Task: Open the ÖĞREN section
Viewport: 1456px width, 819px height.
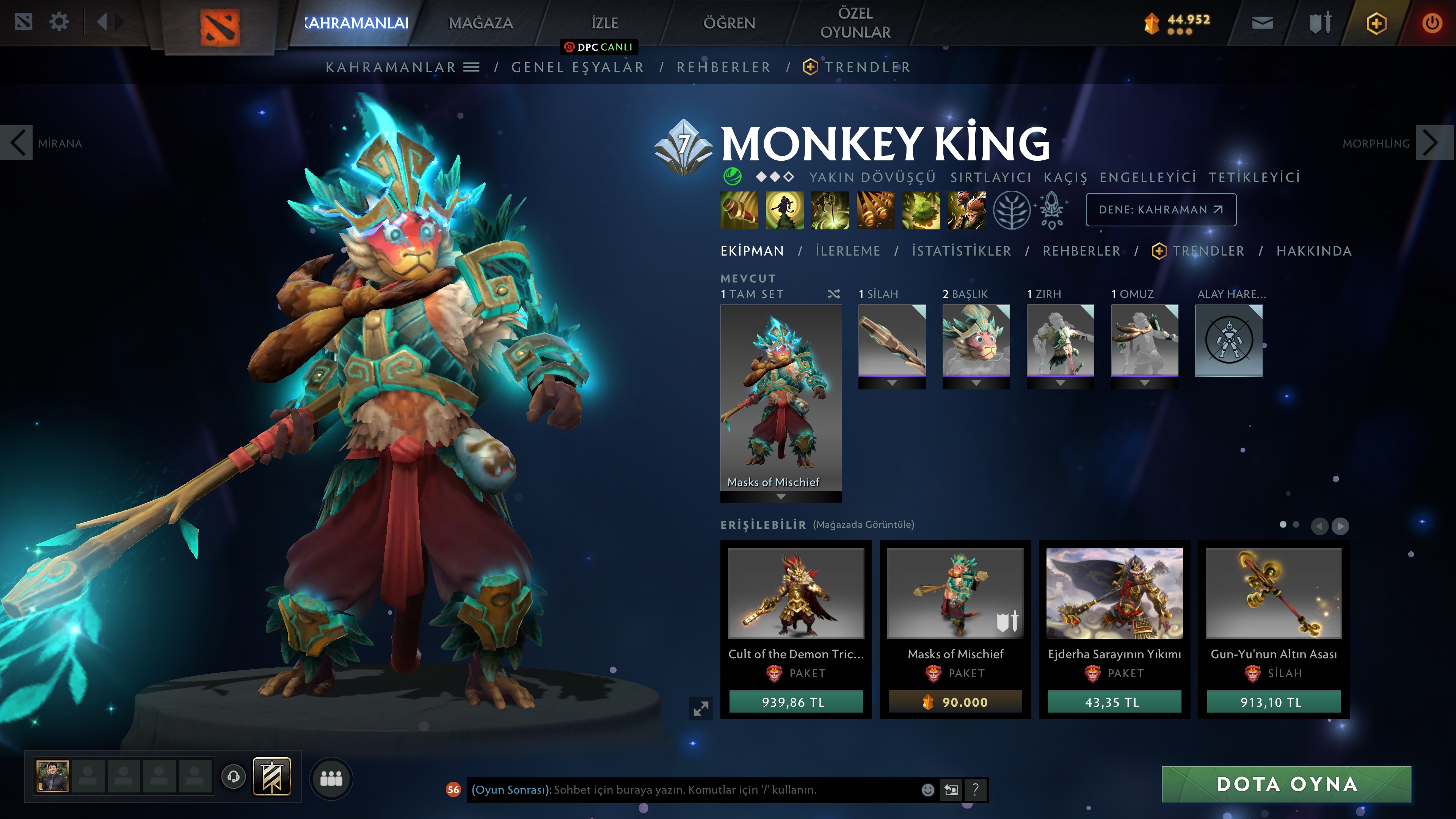Action: click(728, 23)
